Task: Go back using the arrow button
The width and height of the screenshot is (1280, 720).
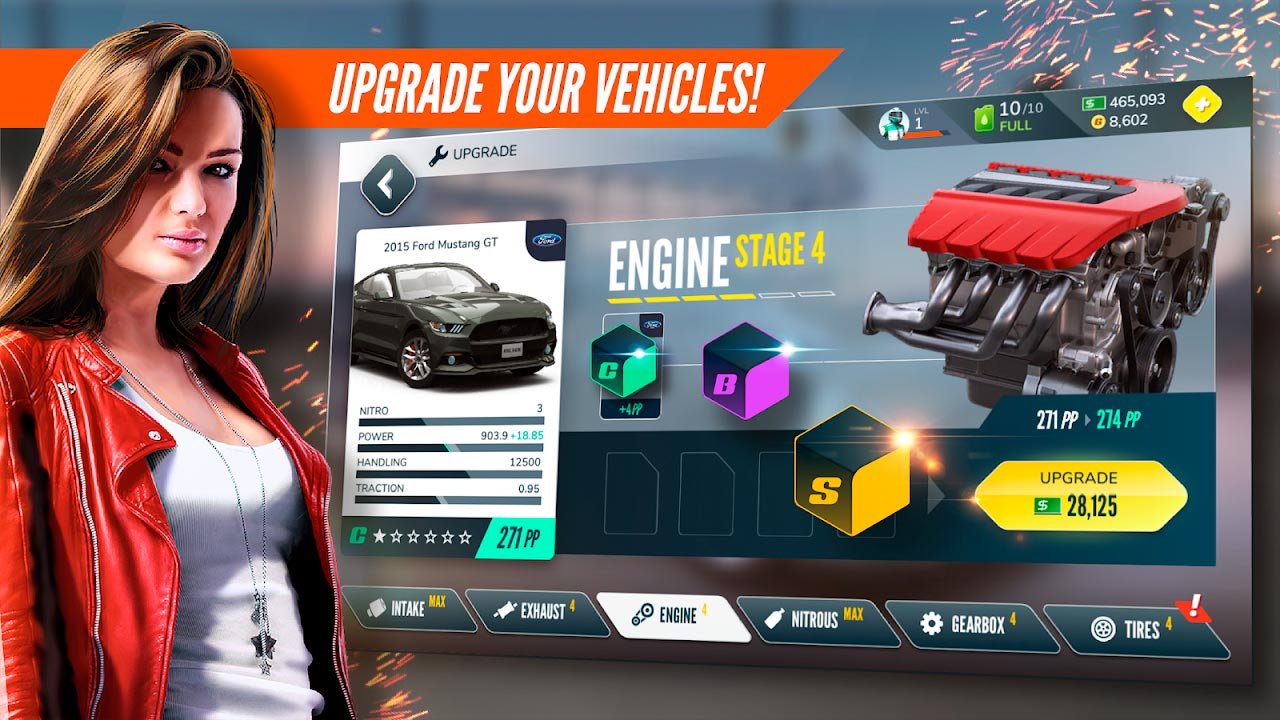Action: click(387, 183)
